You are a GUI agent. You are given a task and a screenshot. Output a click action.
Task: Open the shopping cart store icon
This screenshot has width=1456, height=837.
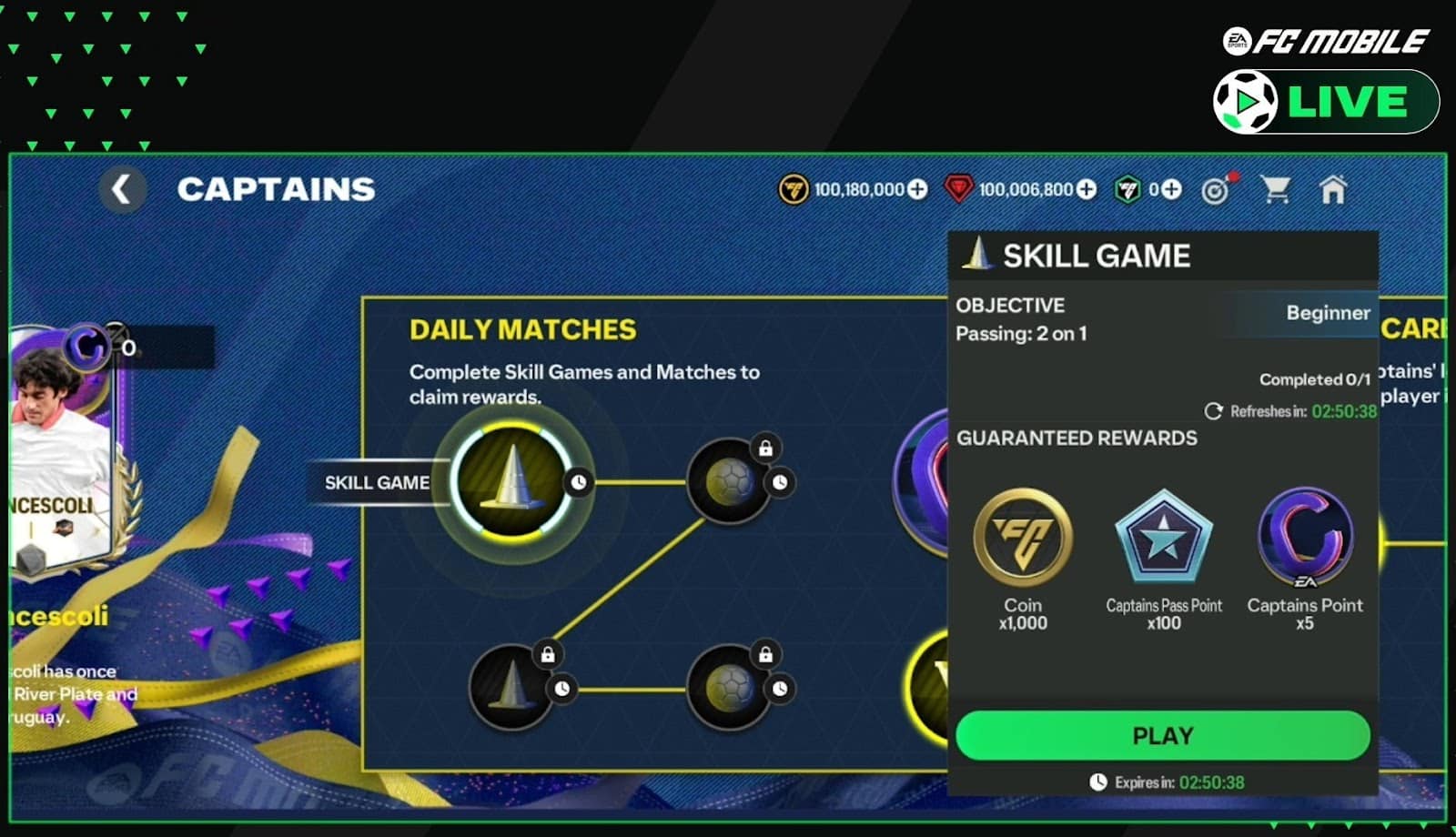point(1279,188)
